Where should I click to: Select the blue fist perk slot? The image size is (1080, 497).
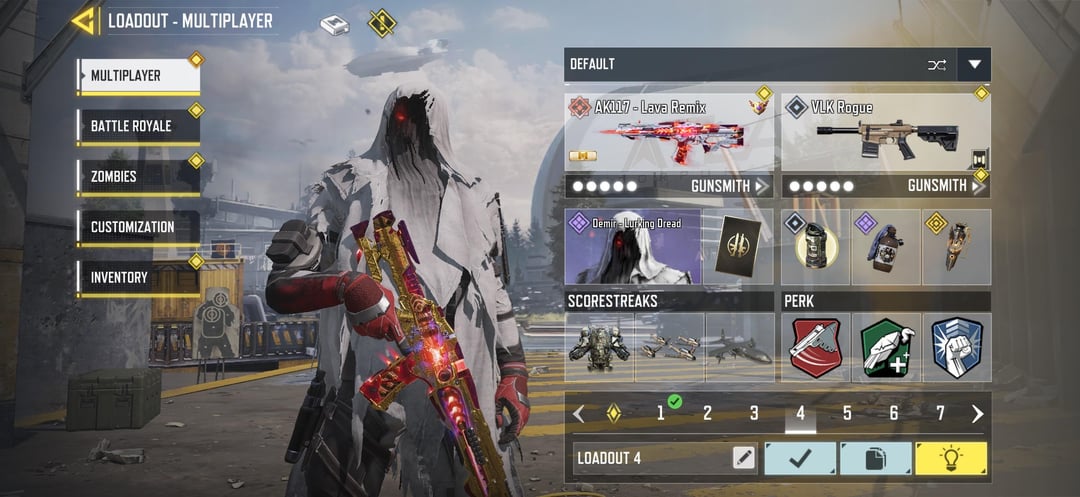coord(957,347)
